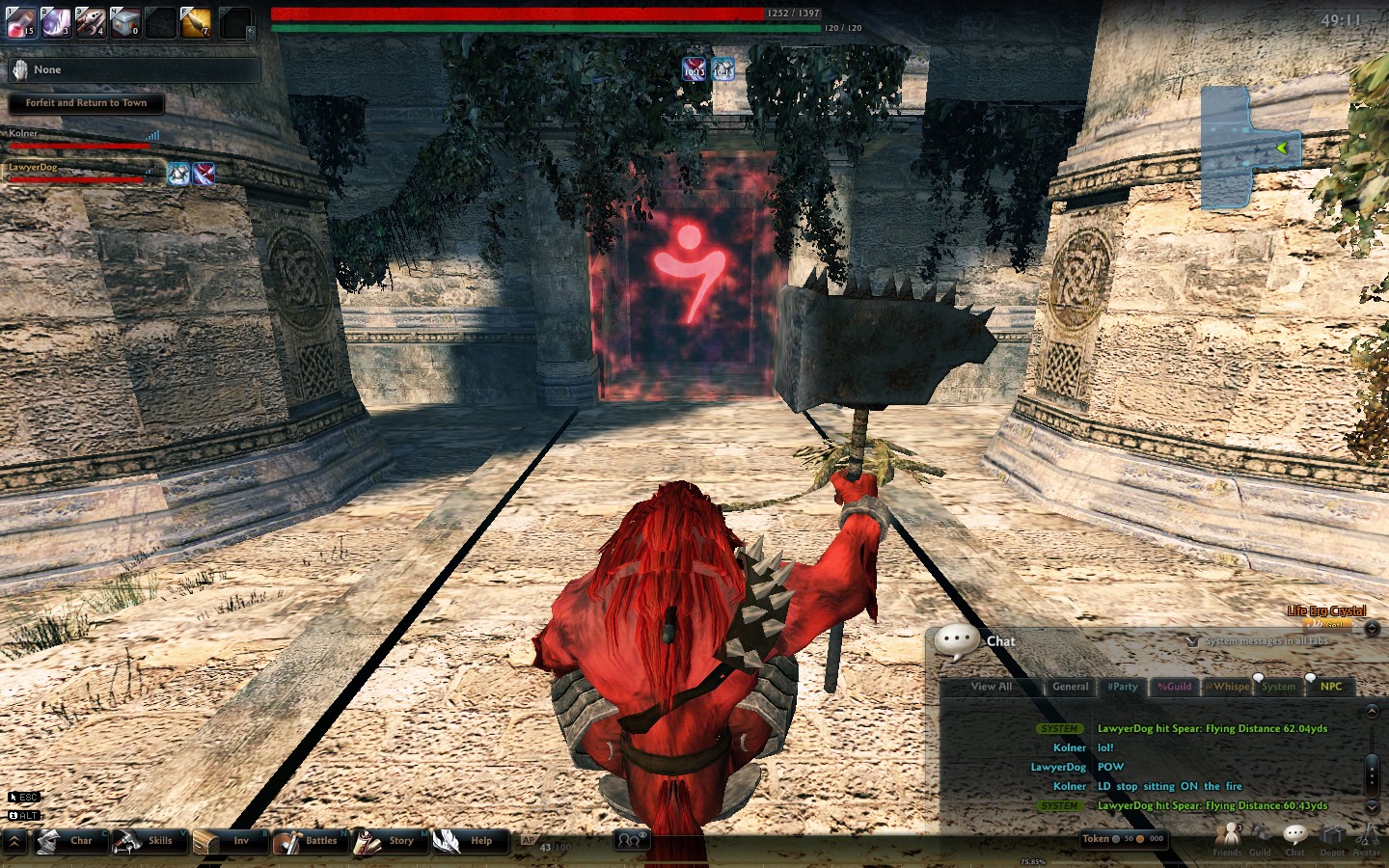The width and height of the screenshot is (1389, 868).
Task: Open the Help menu
Action: pos(467,841)
